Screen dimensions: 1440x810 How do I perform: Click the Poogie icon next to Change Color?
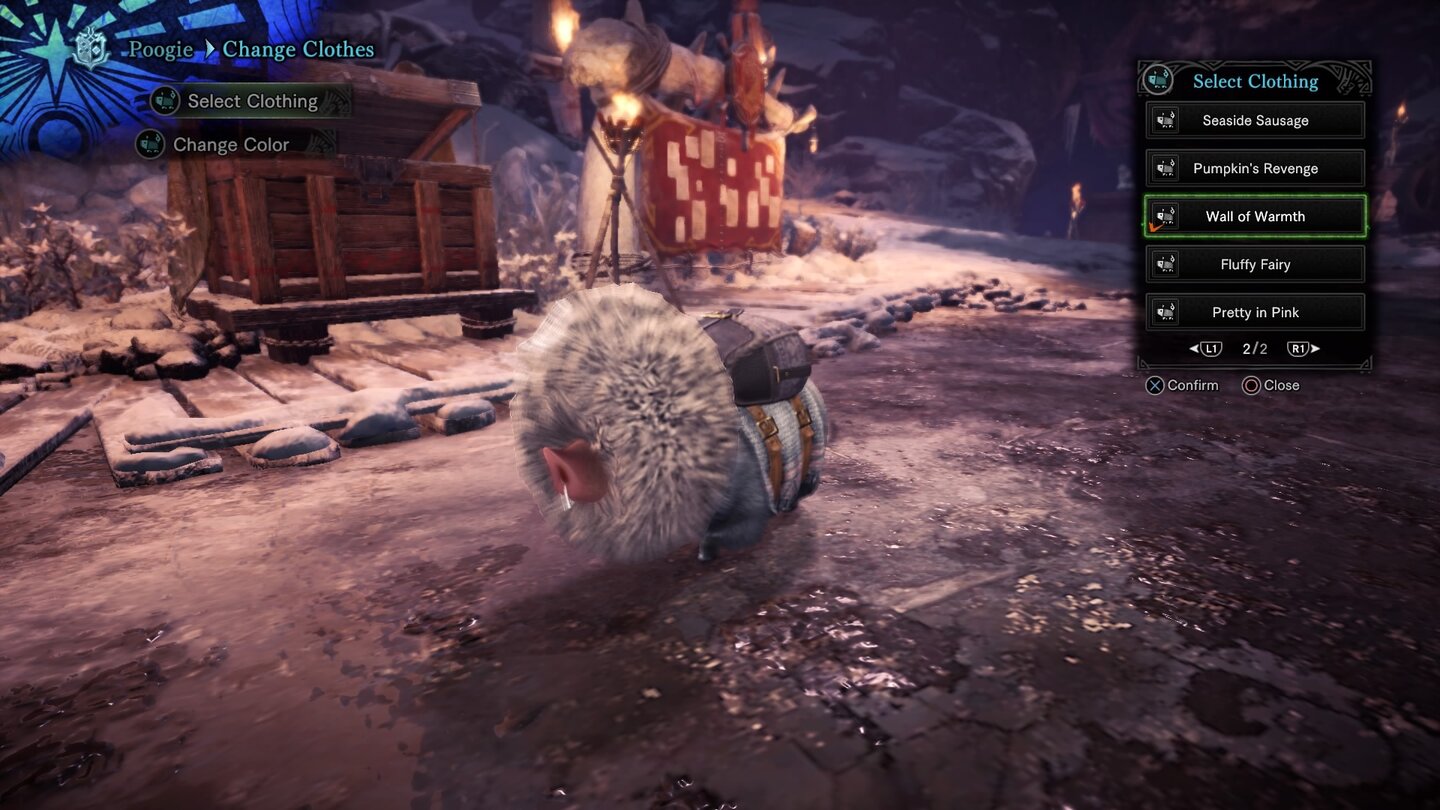148,144
